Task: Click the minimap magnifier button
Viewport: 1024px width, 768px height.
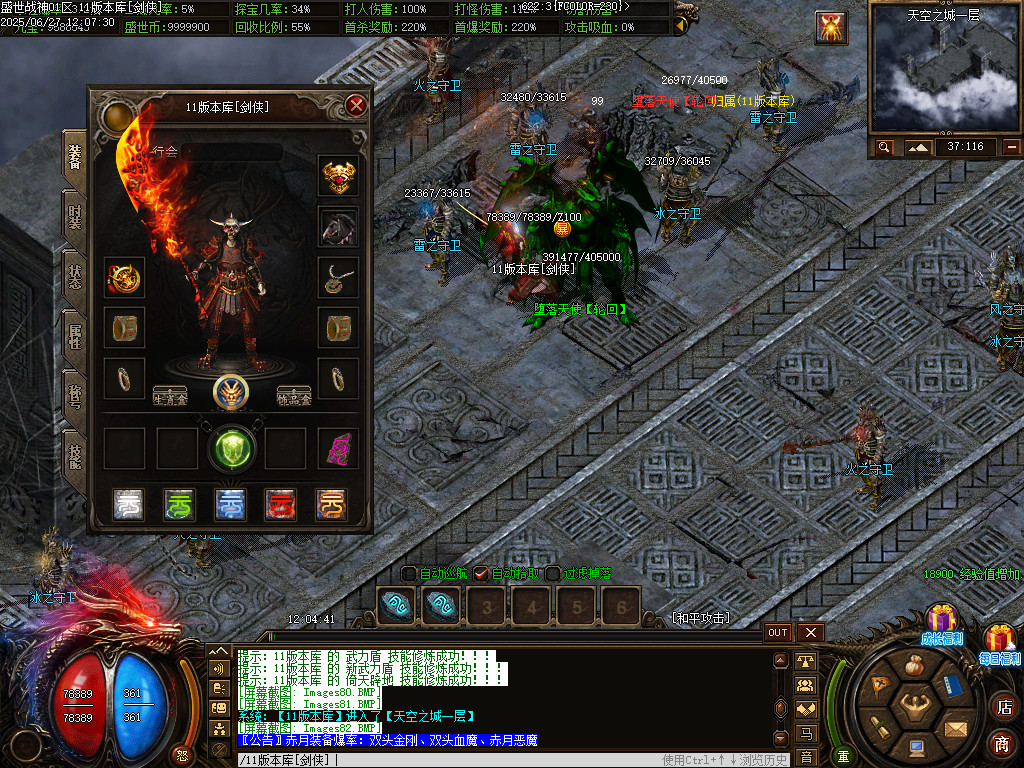Action: coord(884,147)
